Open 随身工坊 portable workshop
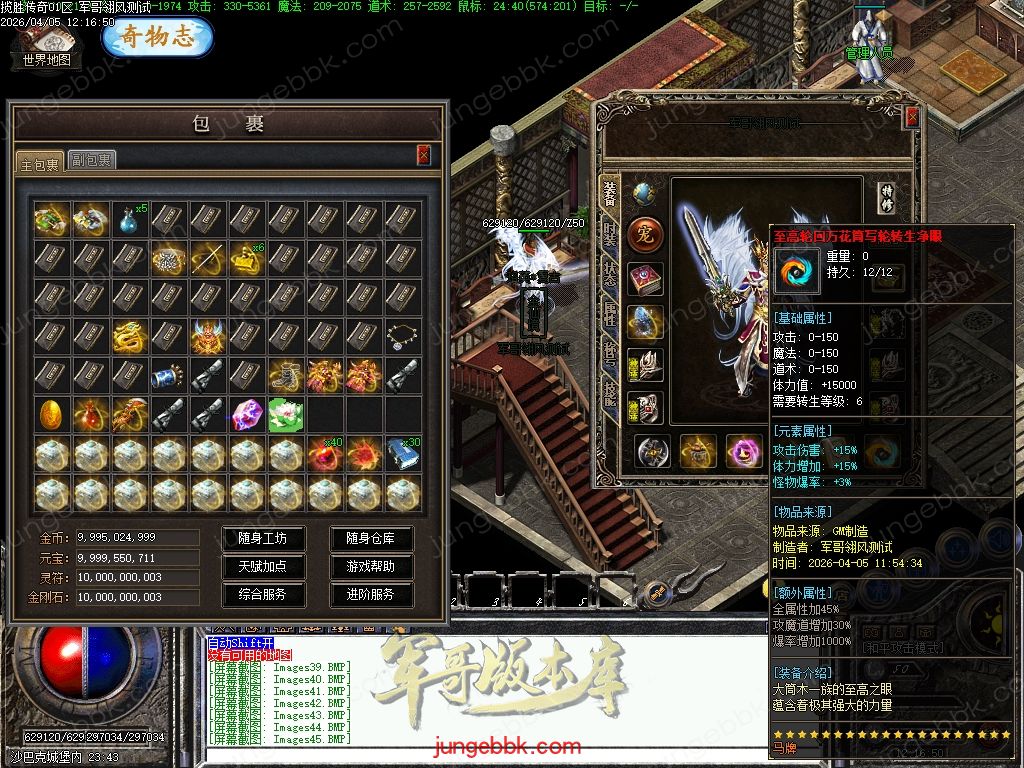 (x=262, y=538)
